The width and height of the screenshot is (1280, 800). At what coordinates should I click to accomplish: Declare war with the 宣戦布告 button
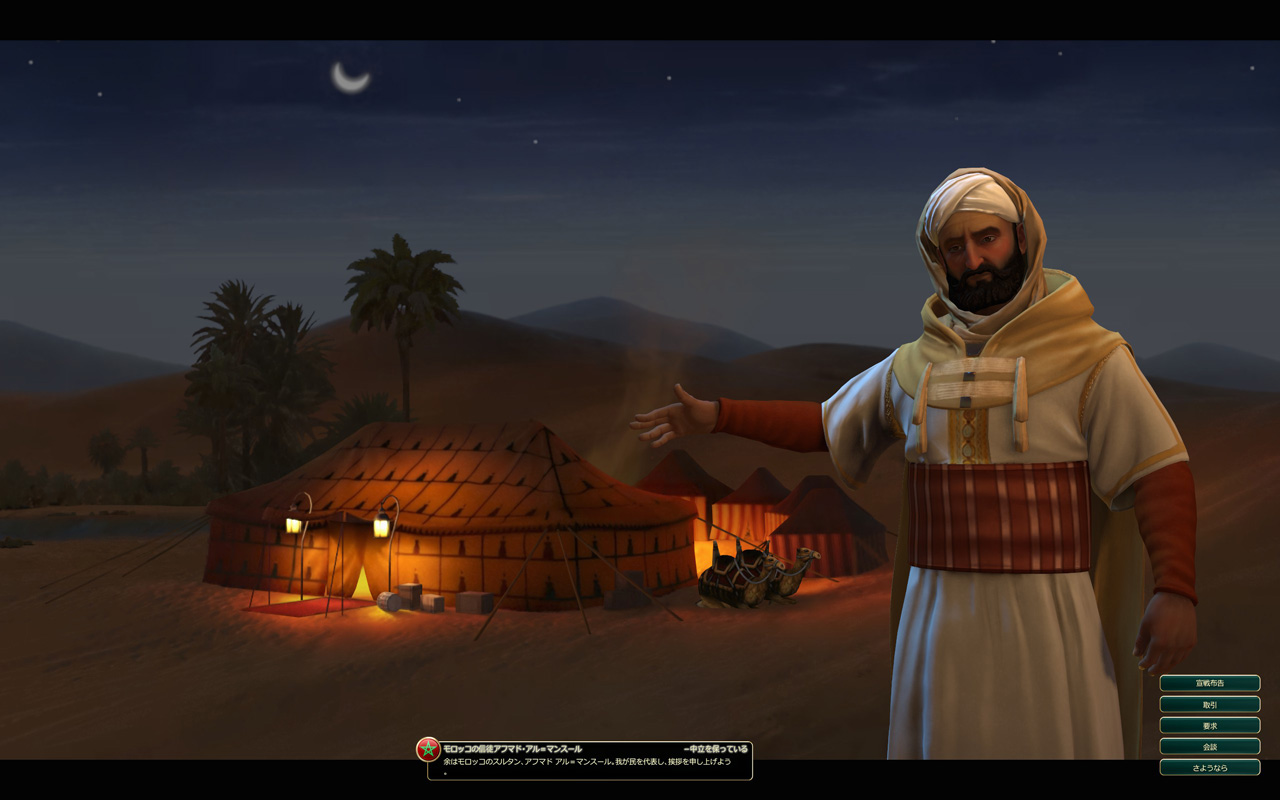[1209, 683]
